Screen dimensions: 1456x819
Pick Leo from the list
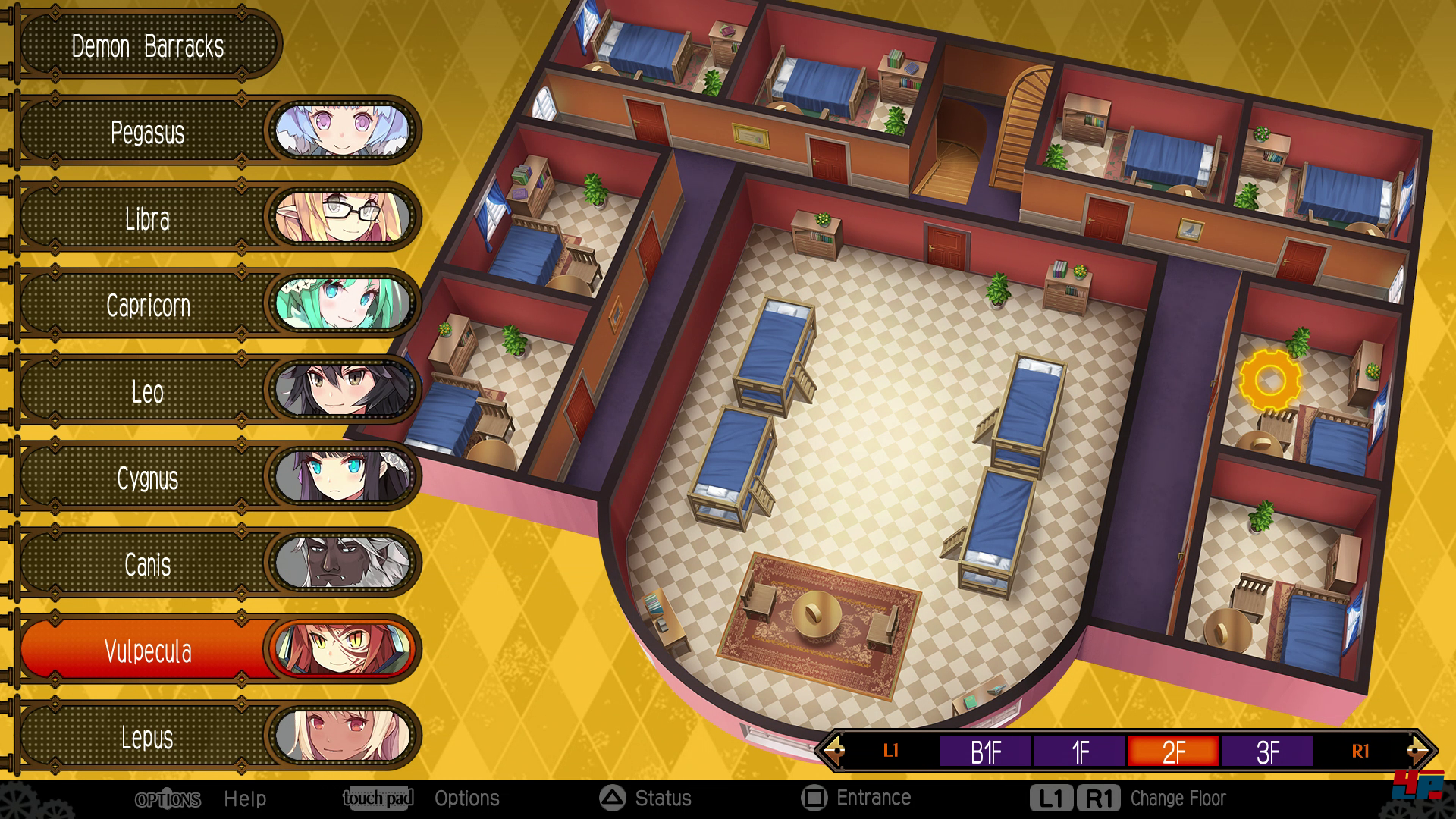coord(148,392)
